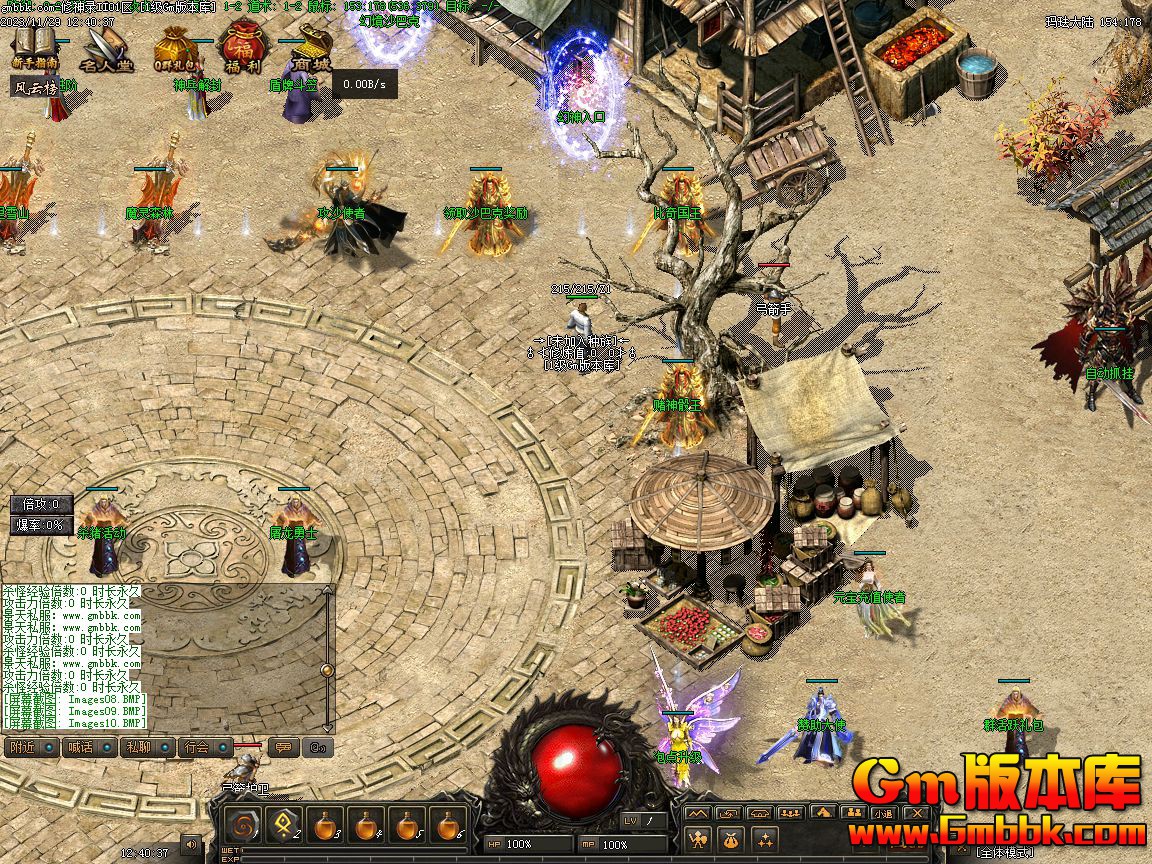Viewport: 1152px width, 864px height.
Task: Activate the yellow rune skill in slot 2
Action: pos(283,825)
